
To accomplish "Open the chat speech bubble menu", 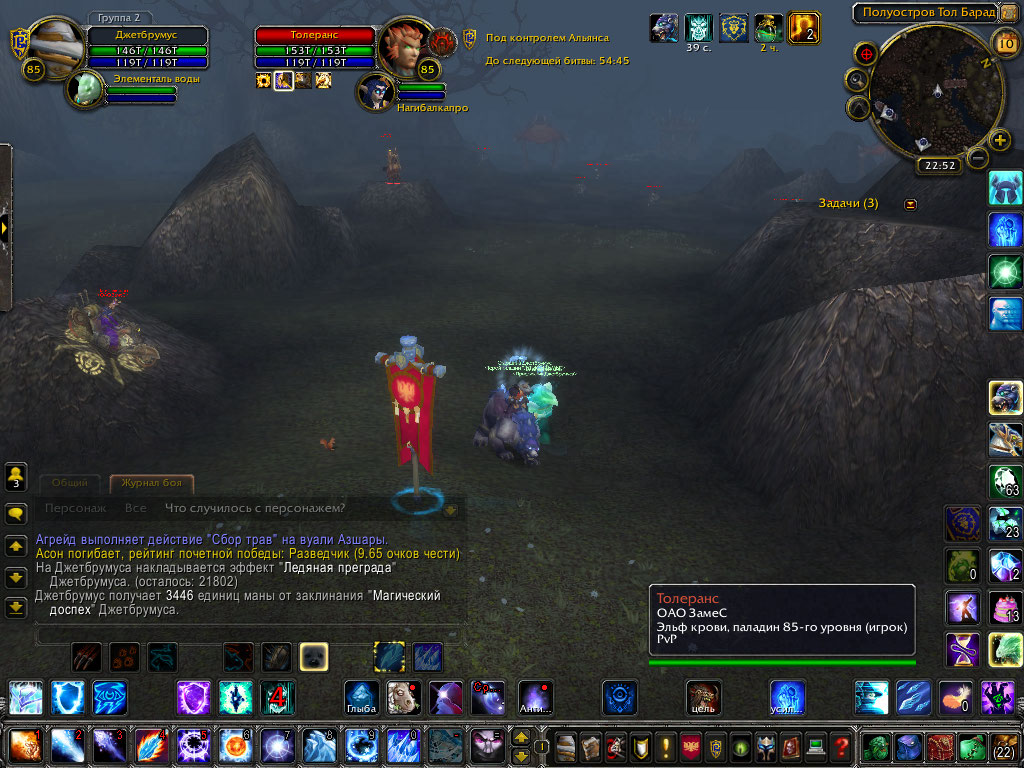I will 16,514.
